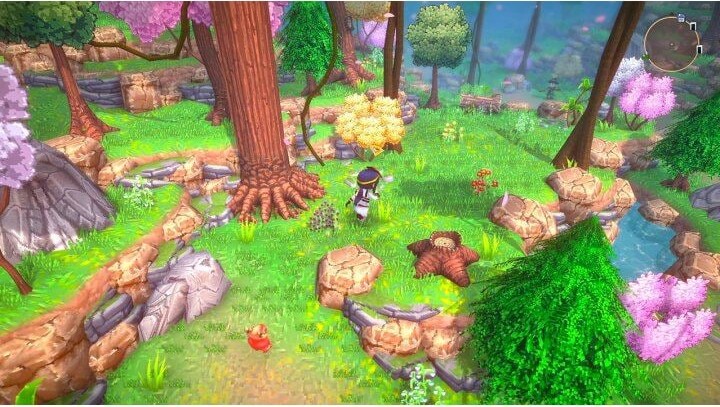Select the house marker on the minimap

tap(681, 18)
